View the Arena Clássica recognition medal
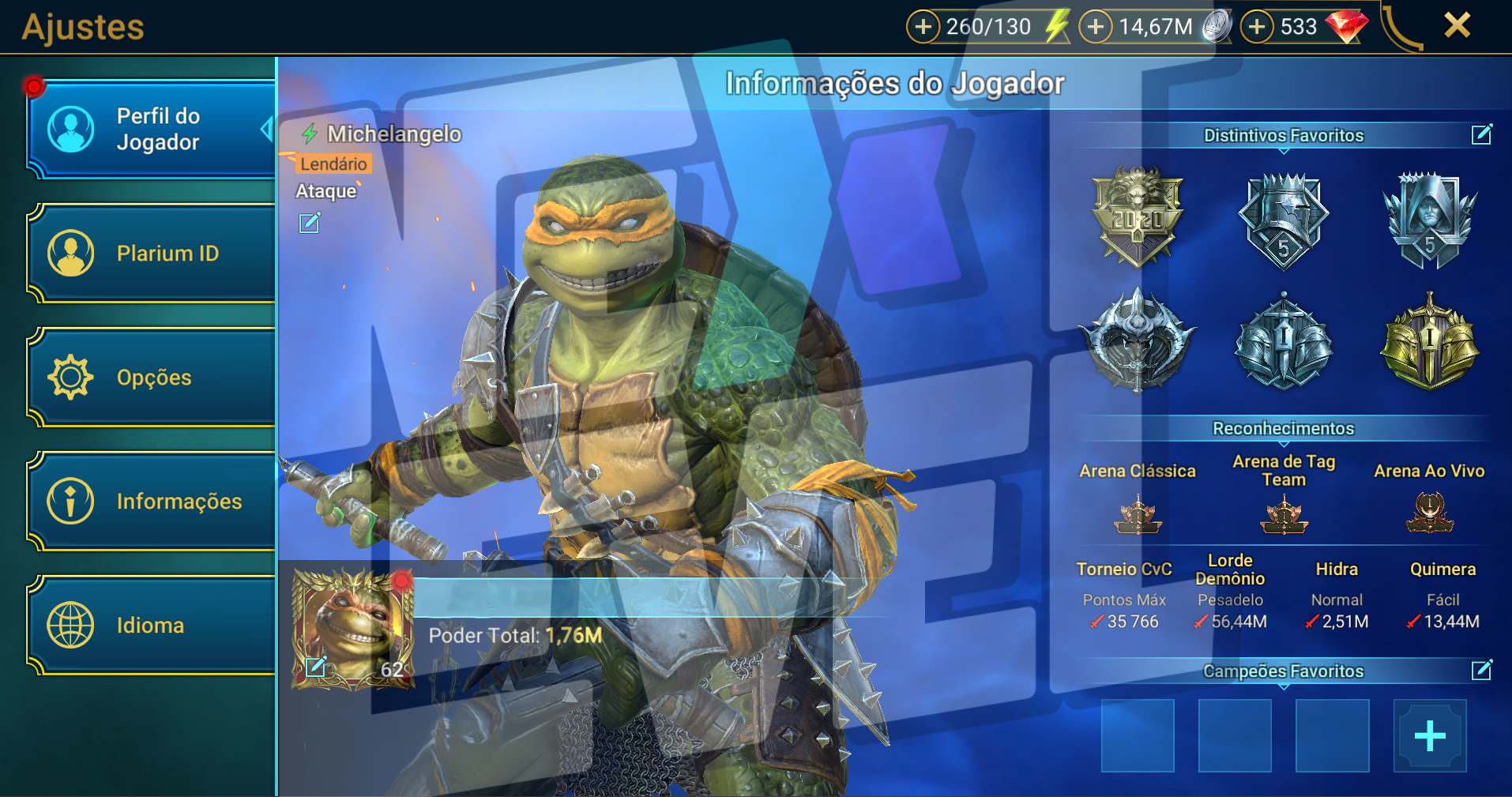The width and height of the screenshot is (1512, 797). 1138,514
